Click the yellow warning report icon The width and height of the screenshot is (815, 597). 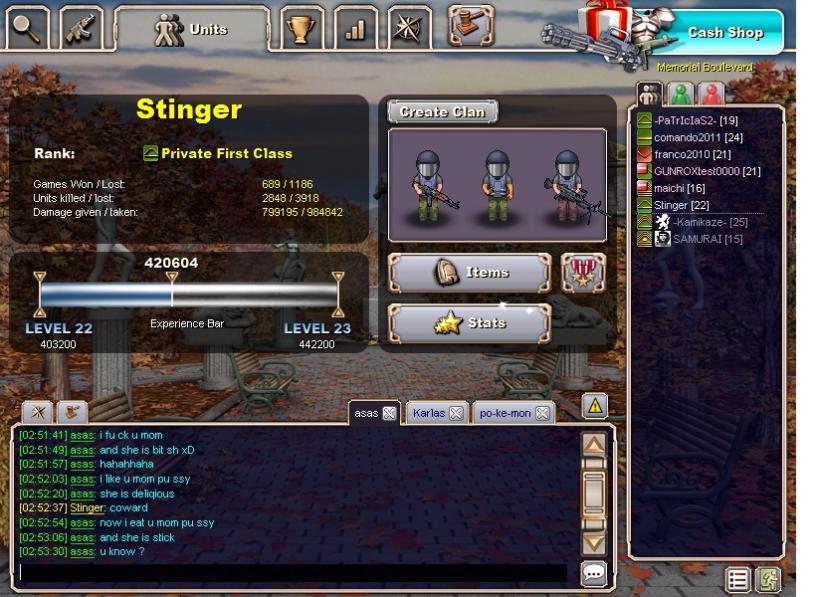click(x=594, y=405)
